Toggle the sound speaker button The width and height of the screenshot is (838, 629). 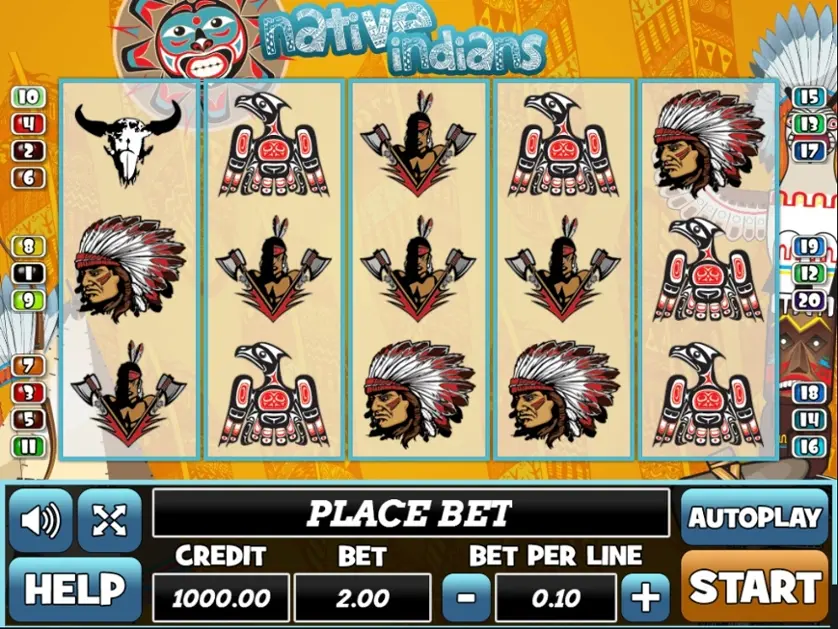pyautogui.click(x=41, y=520)
